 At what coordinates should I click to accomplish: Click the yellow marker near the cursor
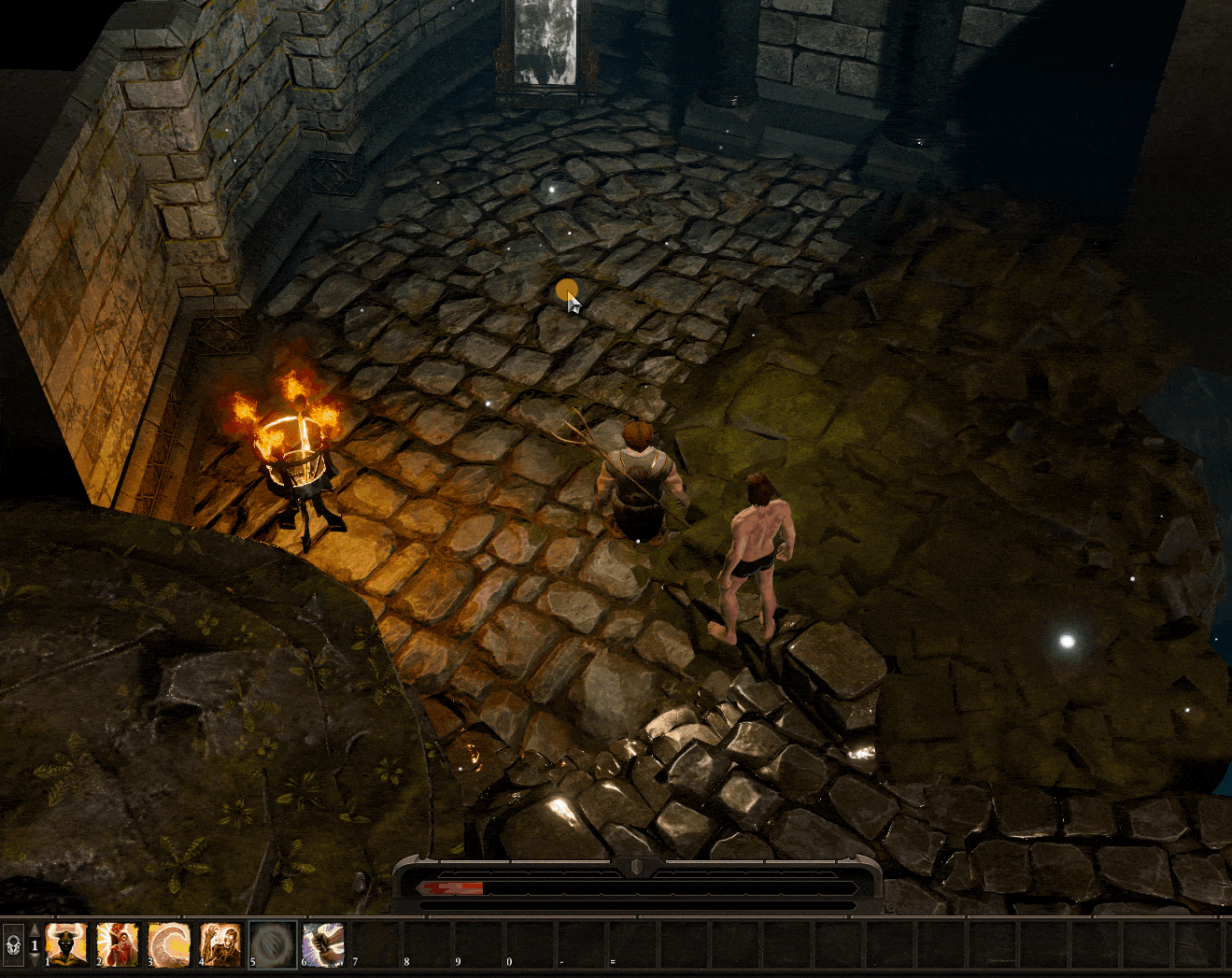(x=568, y=291)
